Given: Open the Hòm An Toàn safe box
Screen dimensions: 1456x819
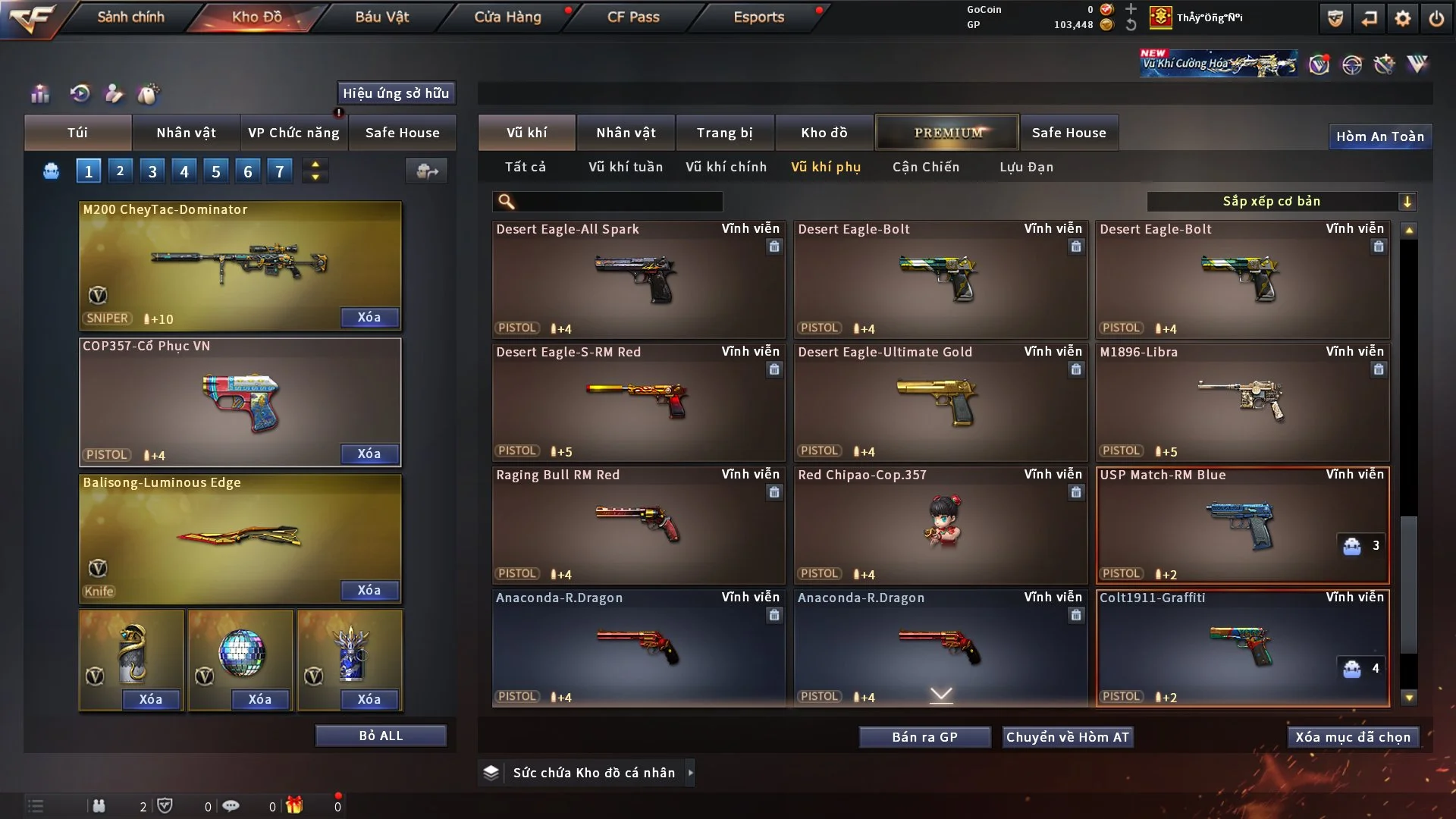Looking at the screenshot, I should (x=1379, y=136).
